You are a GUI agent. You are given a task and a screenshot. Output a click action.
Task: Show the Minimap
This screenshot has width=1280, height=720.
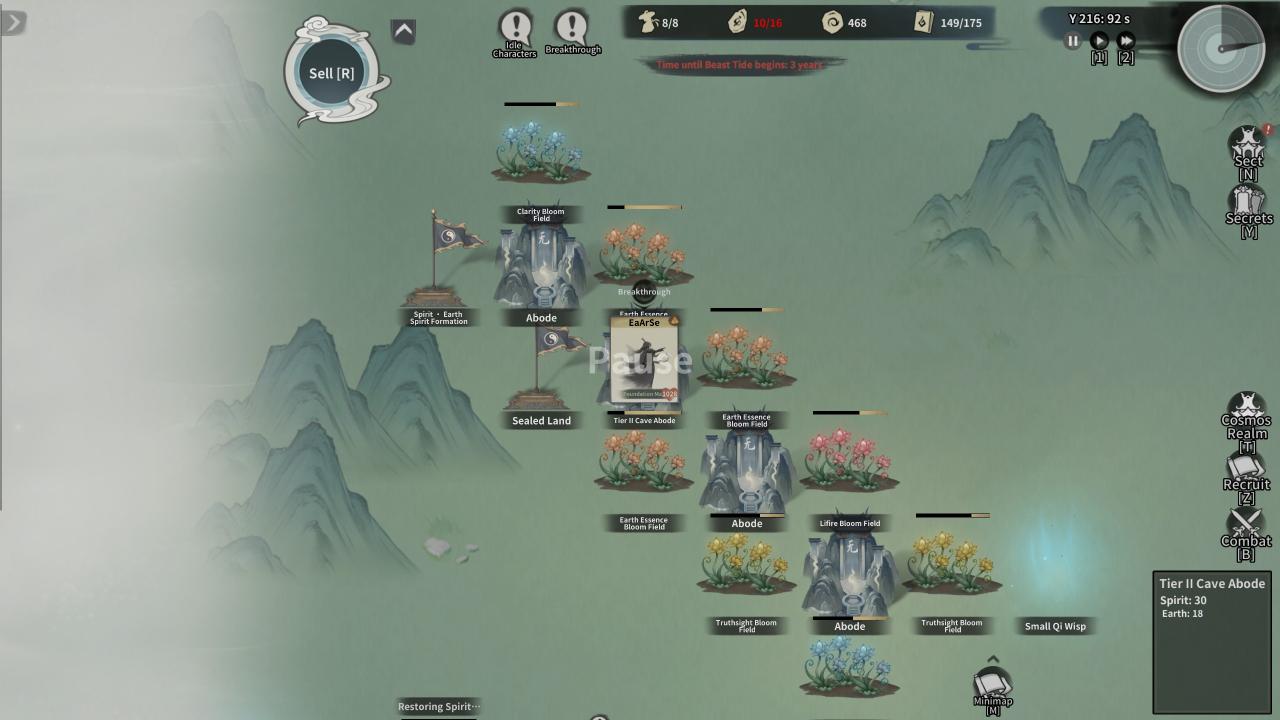pos(992,686)
